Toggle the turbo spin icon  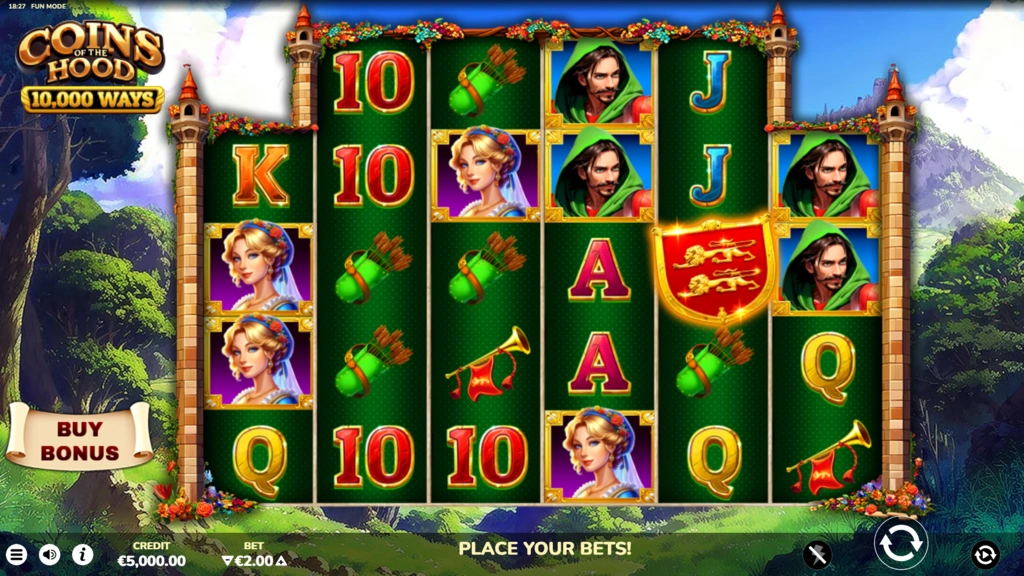pos(817,554)
